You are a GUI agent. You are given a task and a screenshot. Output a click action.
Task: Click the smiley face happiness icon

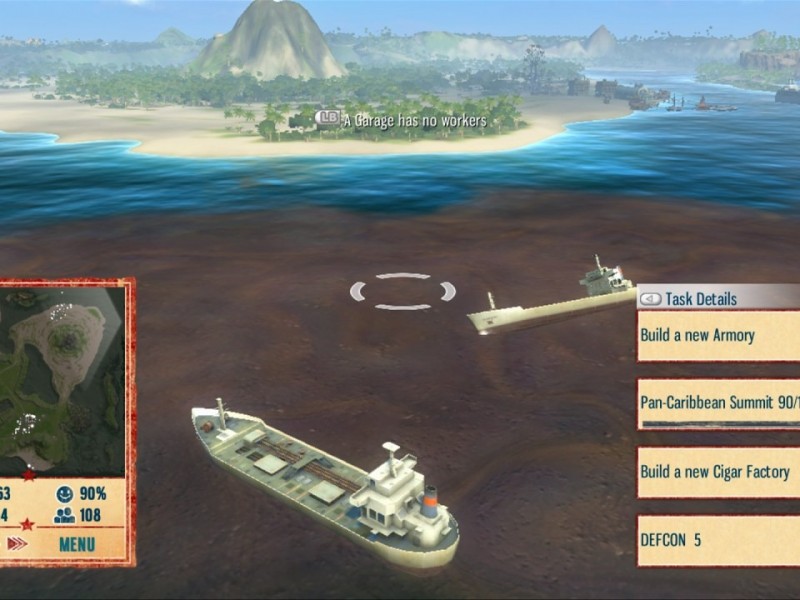pos(65,494)
